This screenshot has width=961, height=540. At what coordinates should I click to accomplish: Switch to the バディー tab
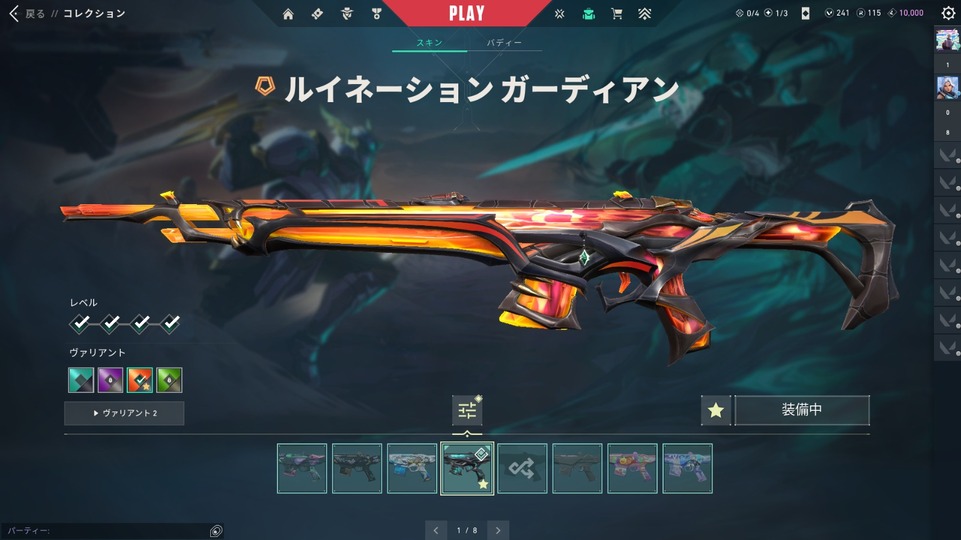coord(504,44)
